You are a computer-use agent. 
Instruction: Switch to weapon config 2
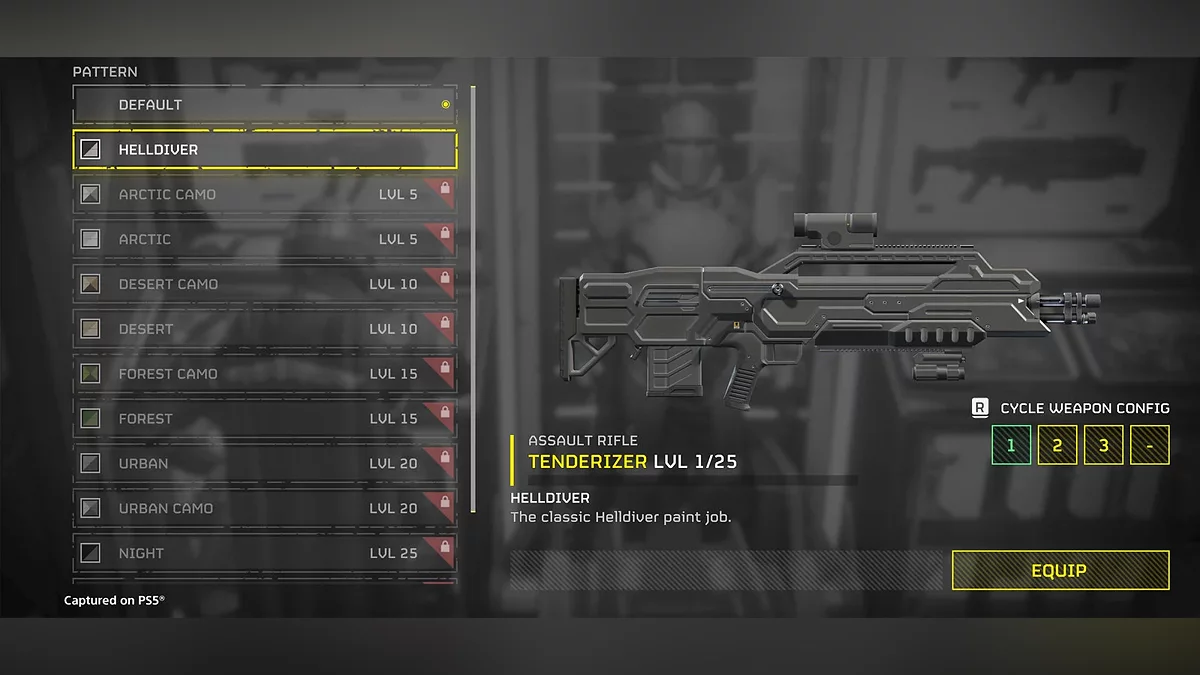click(1057, 445)
